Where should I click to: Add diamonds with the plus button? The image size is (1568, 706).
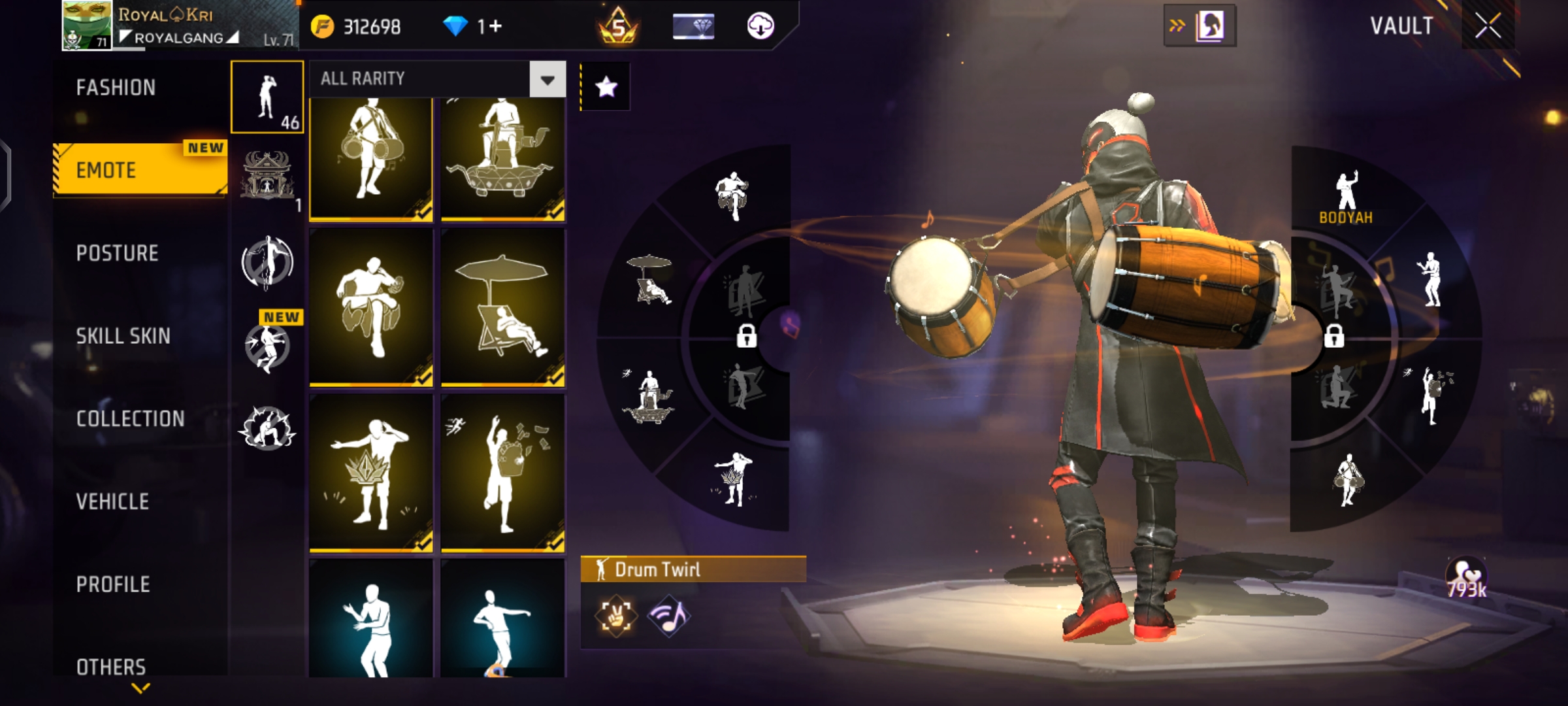(495, 27)
